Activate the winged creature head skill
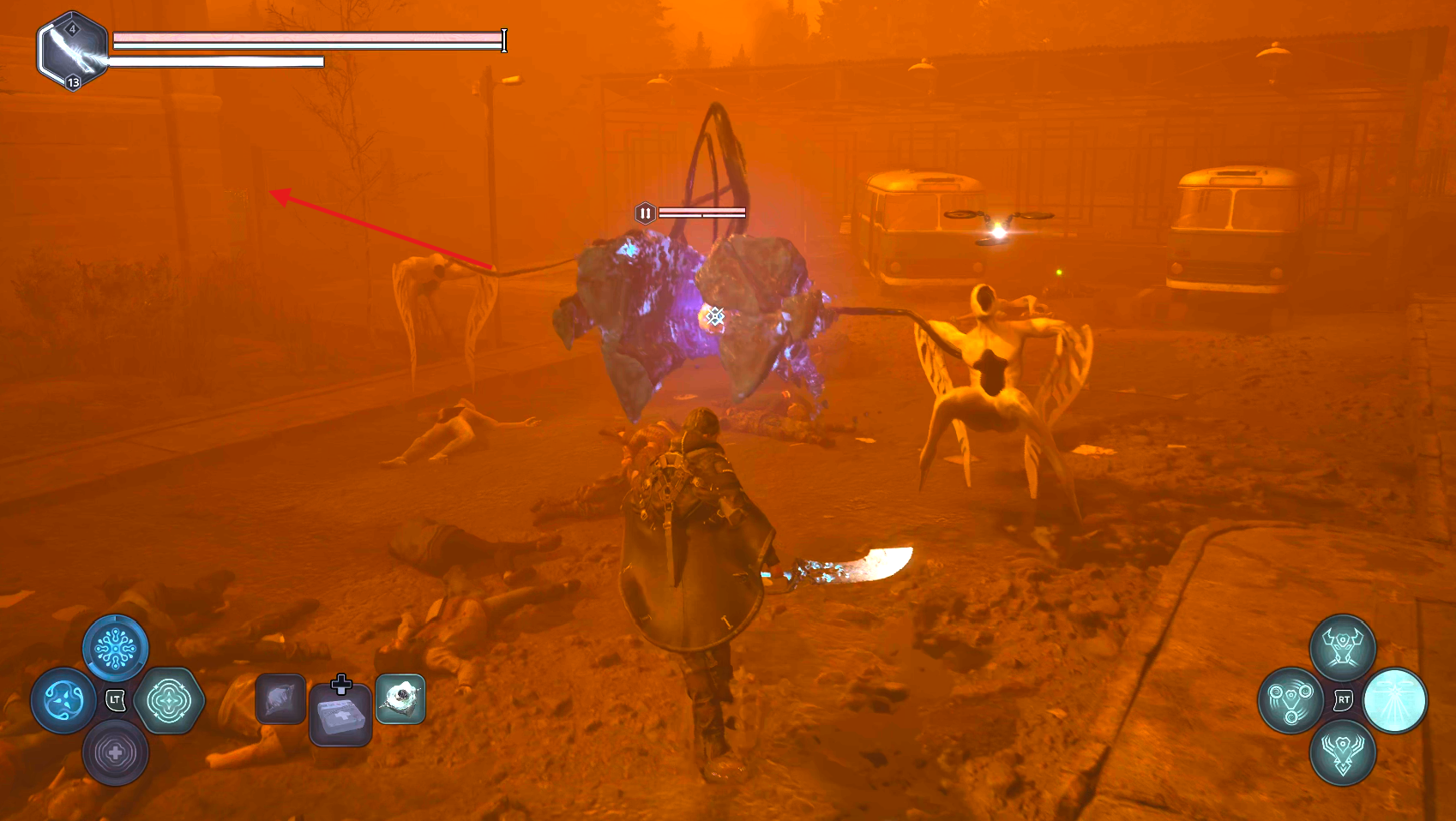Viewport: 1456px width, 821px height. (x=1343, y=752)
